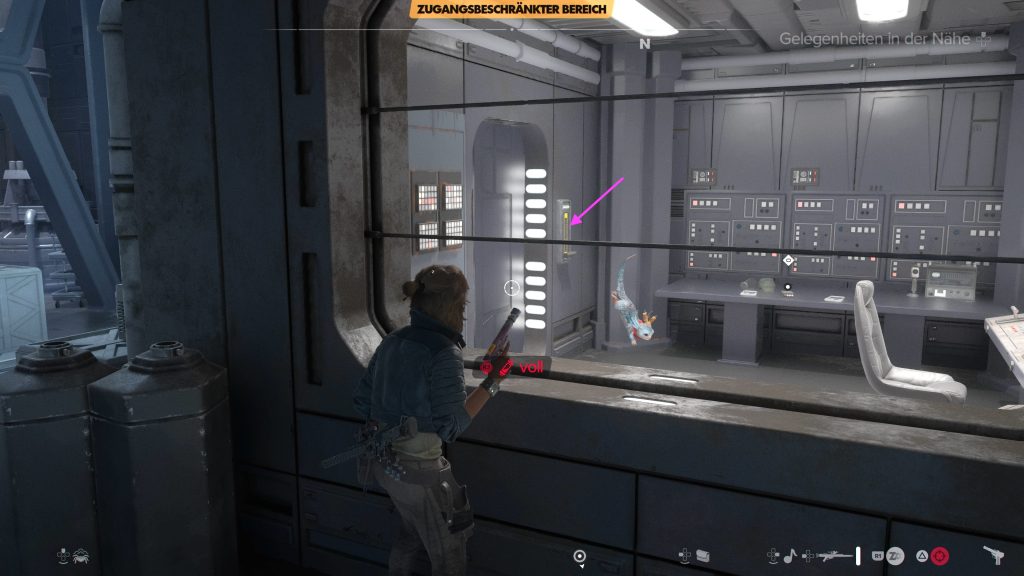Click the circular stealth indicator icon
The height and width of the screenshot is (576, 1024).
579,556
